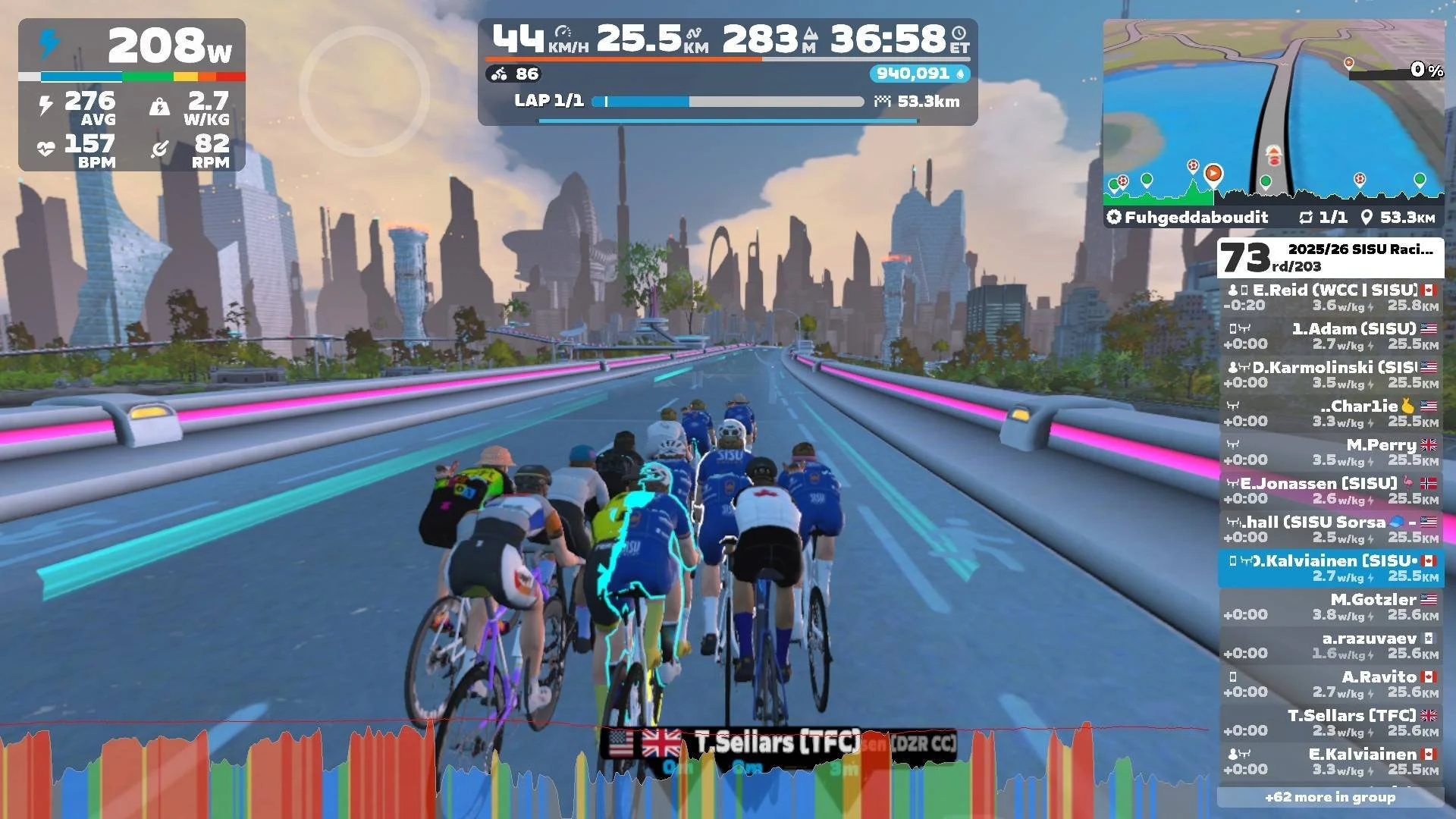Click the empty power-up ring
The height and width of the screenshot is (819, 1456).
365,91
